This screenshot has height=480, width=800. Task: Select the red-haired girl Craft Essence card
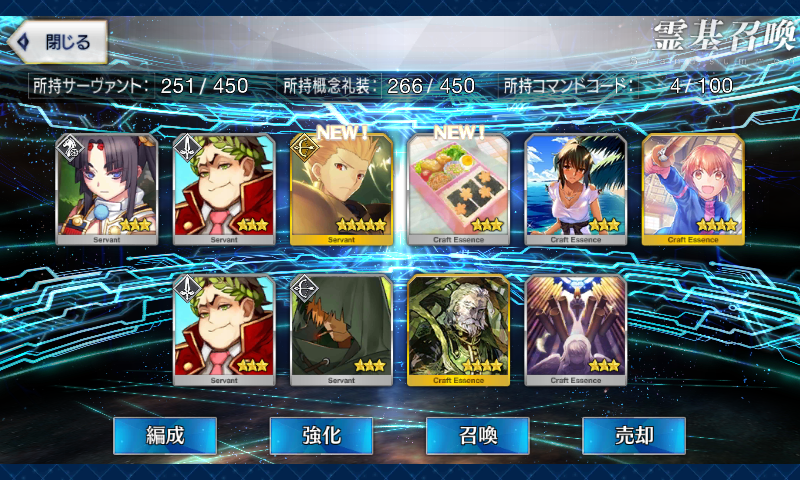coord(692,189)
